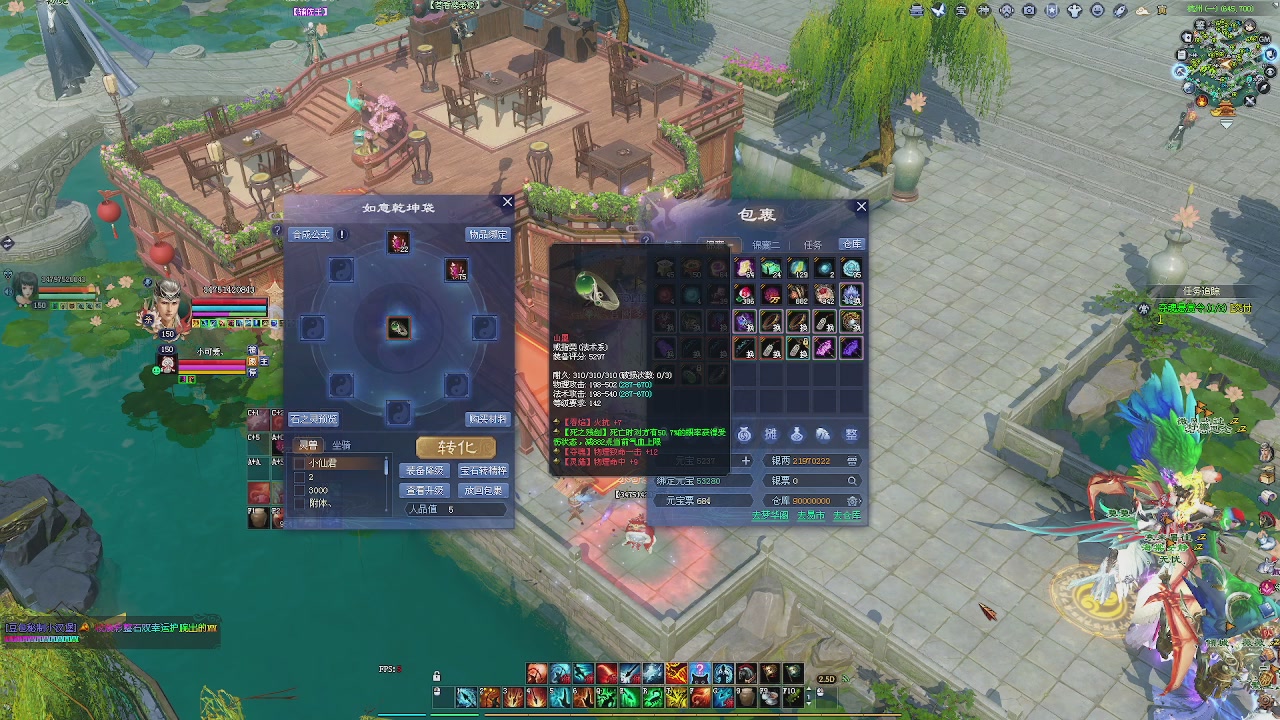Open the 石之灵预览 preview
The width and height of the screenshot is (1280, 720).
[314, 419]
